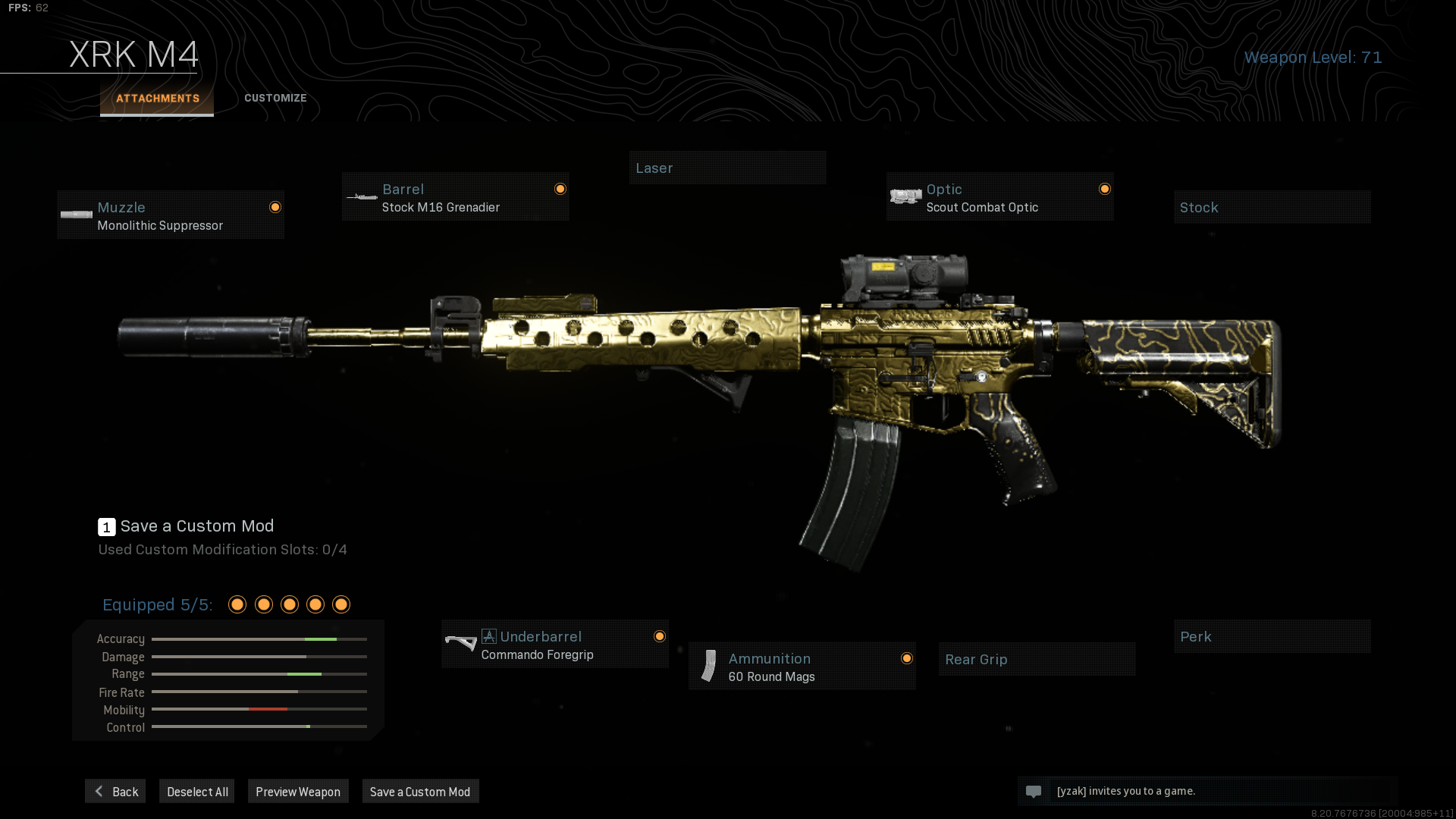The image size is (1456, 819).
Task: Select the 60 Round Mags magazine icon
Action: pos(708,666)
